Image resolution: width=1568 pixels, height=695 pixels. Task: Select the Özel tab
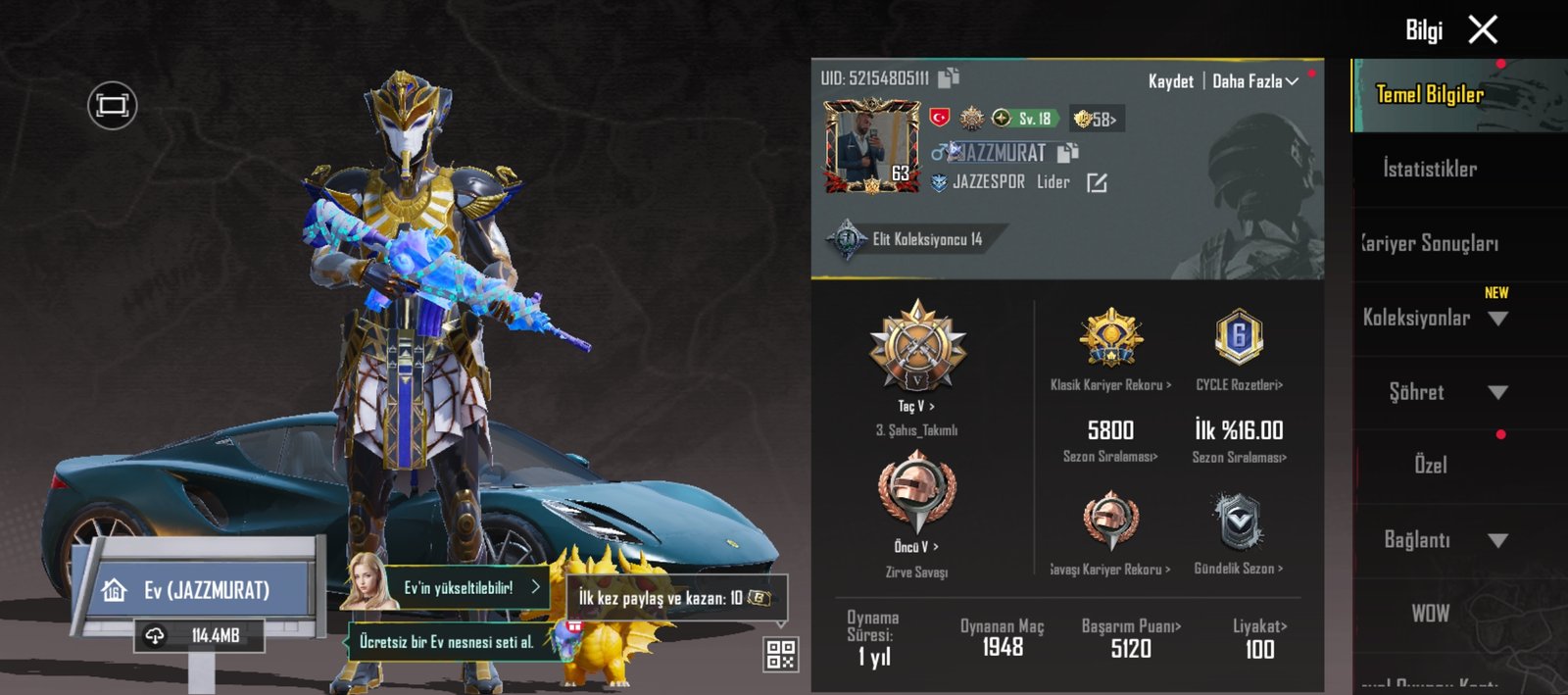1430,465
